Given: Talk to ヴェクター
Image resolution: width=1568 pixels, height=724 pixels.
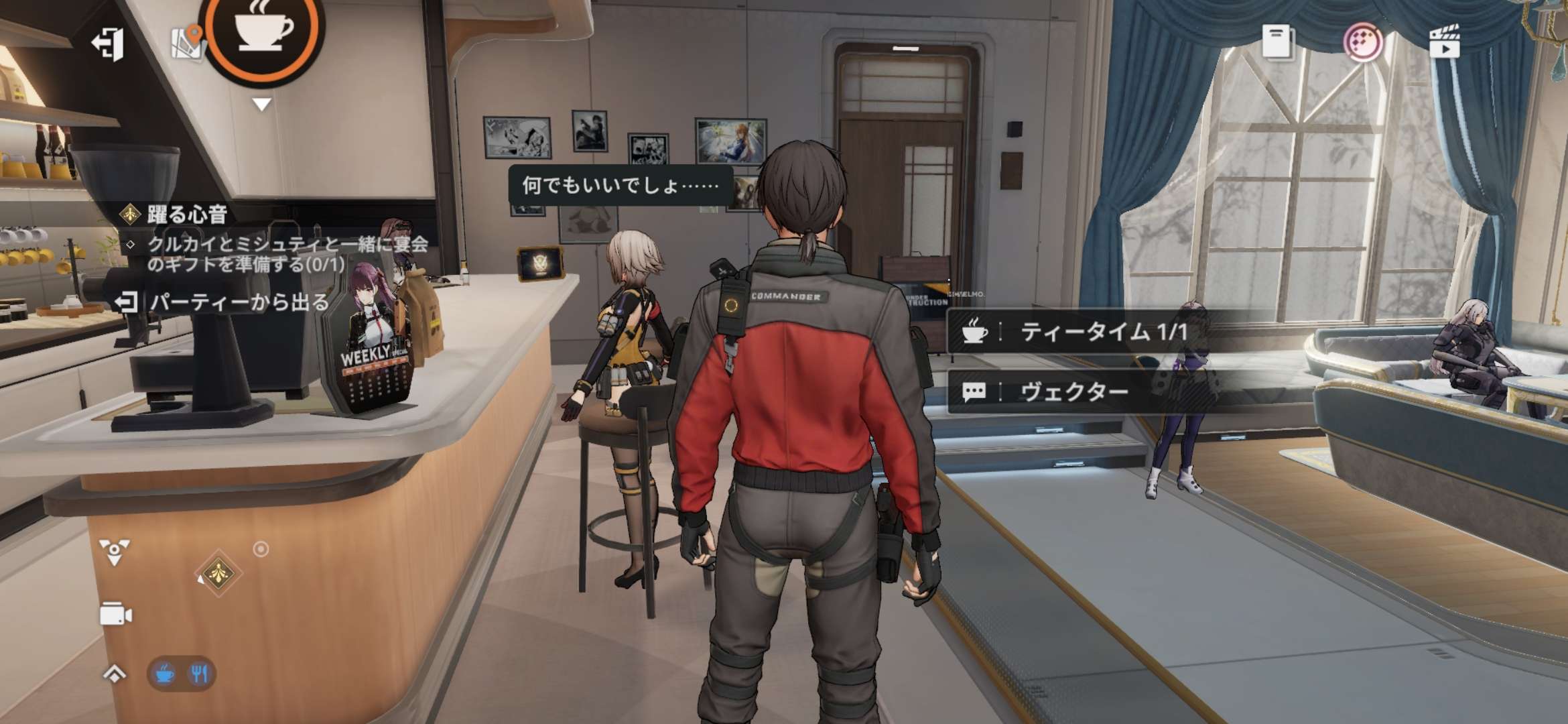Looking at the screenshot, I should 1074,392.
